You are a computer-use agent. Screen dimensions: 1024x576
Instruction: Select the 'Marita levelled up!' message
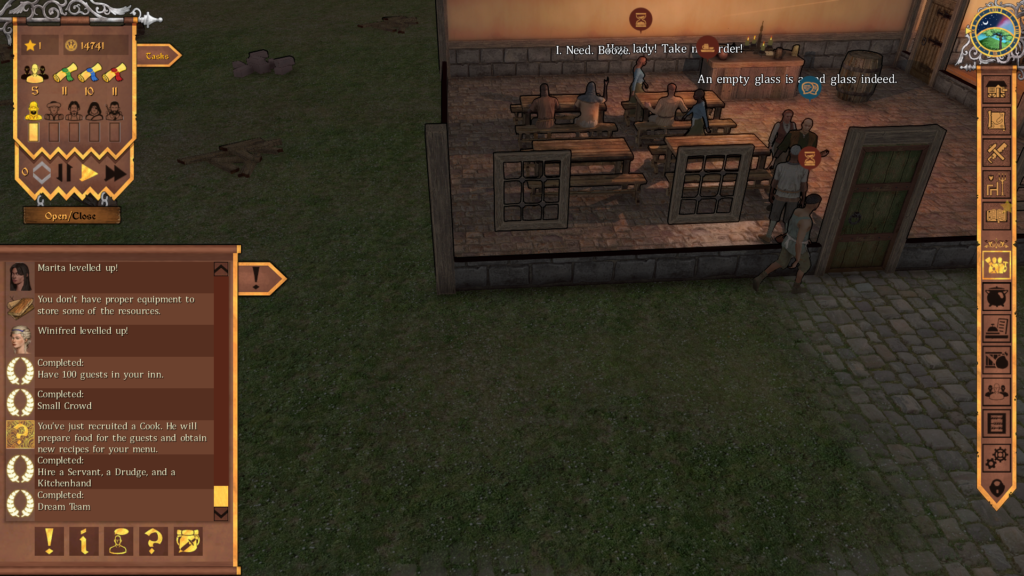coord(110,276)
